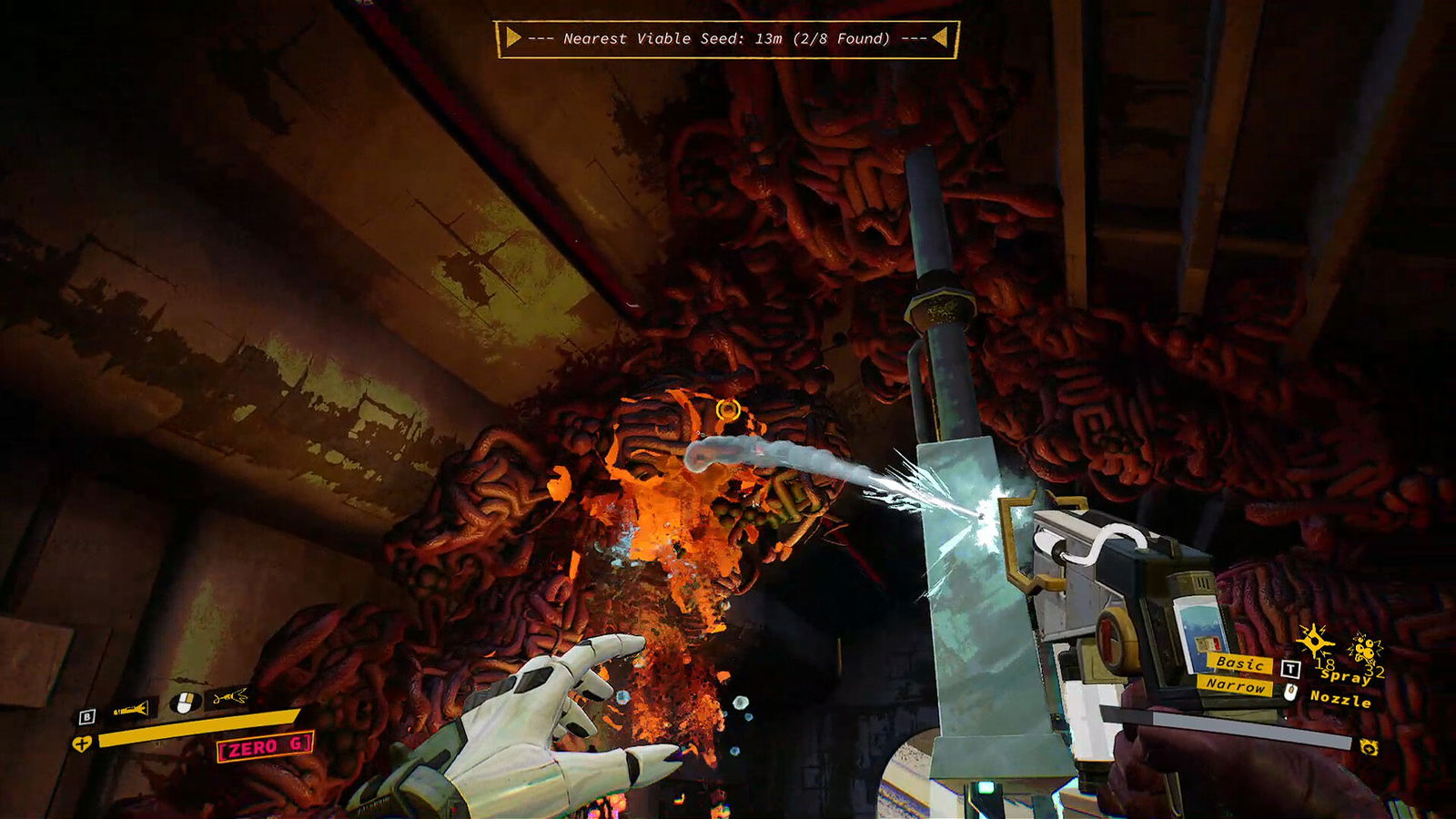Select the mouse input icon in bottom-left HUD
The image size is (1456, 819).
coord(185,703)
